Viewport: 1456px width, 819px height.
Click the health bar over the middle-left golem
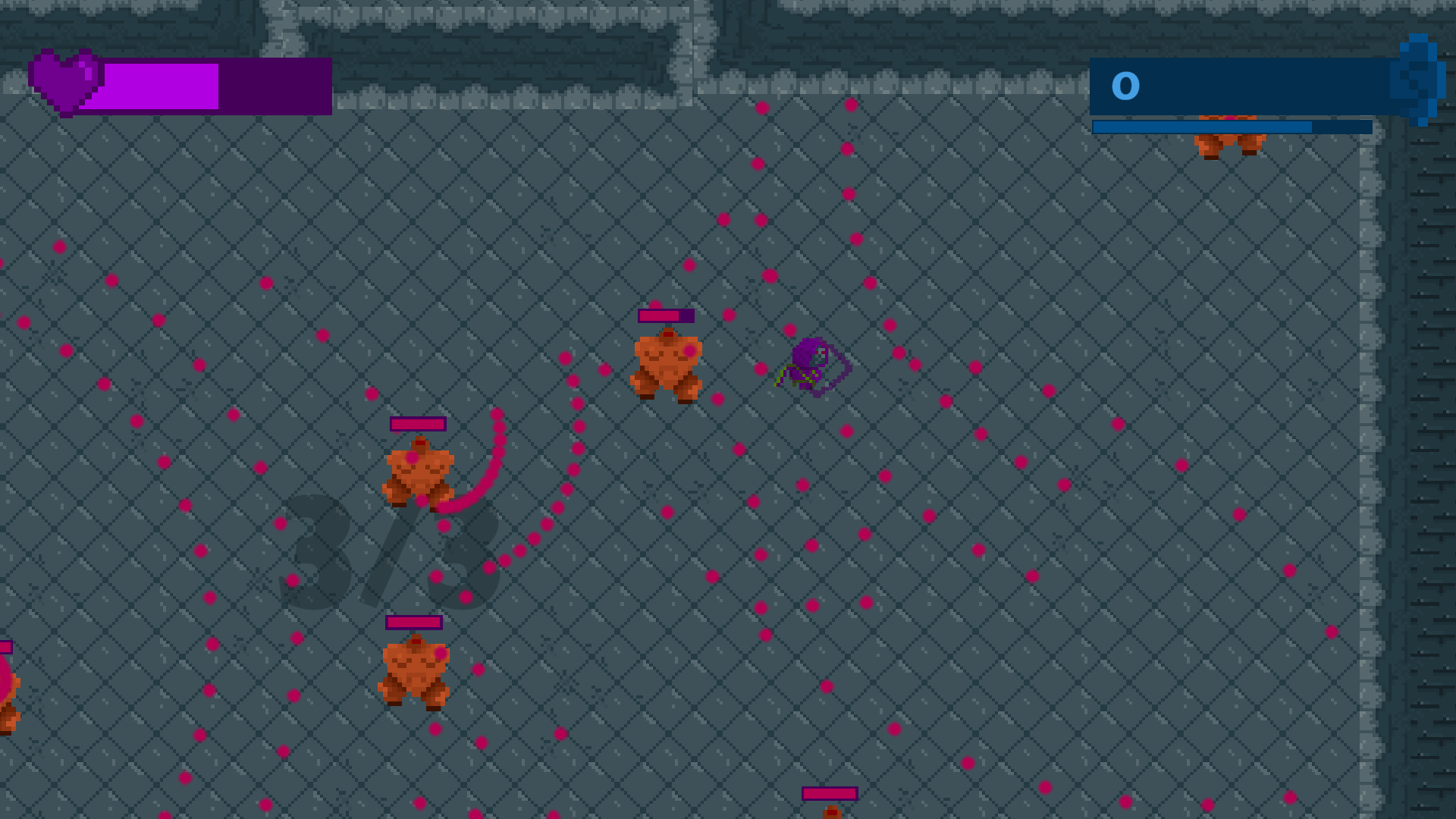coord(417,425)
